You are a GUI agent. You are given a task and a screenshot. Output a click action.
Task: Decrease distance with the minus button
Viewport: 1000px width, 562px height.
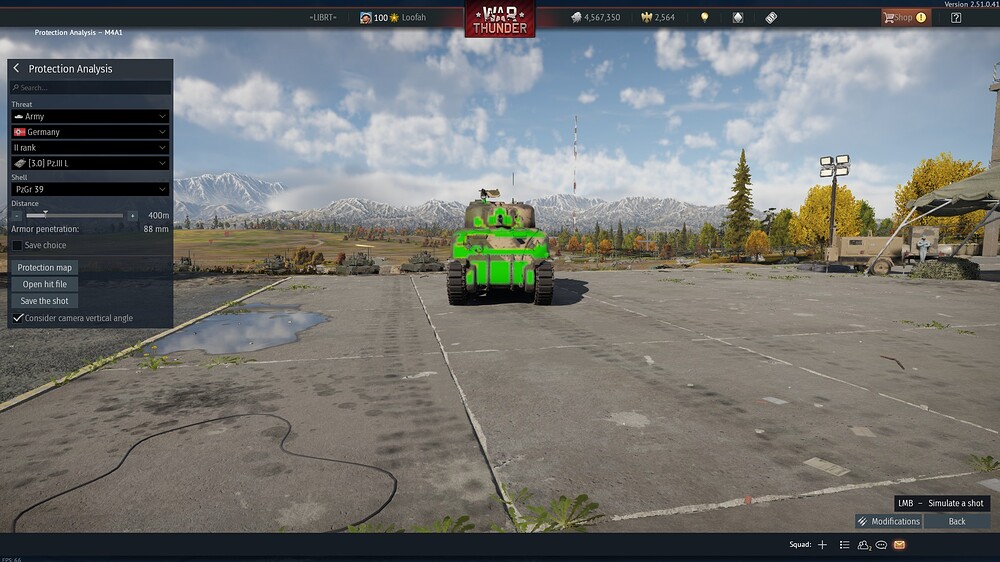tap(17, 215)
